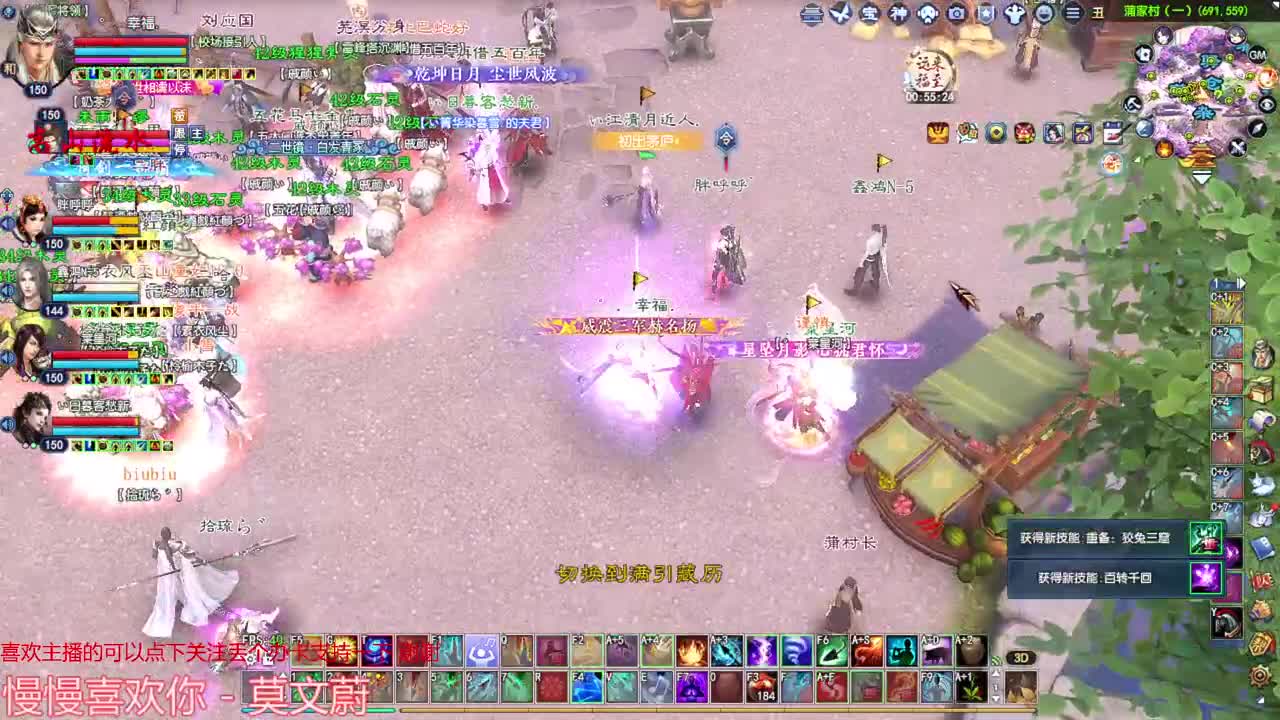Collapse the skill bar using the down arrow
This screenshot has height=720, width=1280.
(996, 698)
